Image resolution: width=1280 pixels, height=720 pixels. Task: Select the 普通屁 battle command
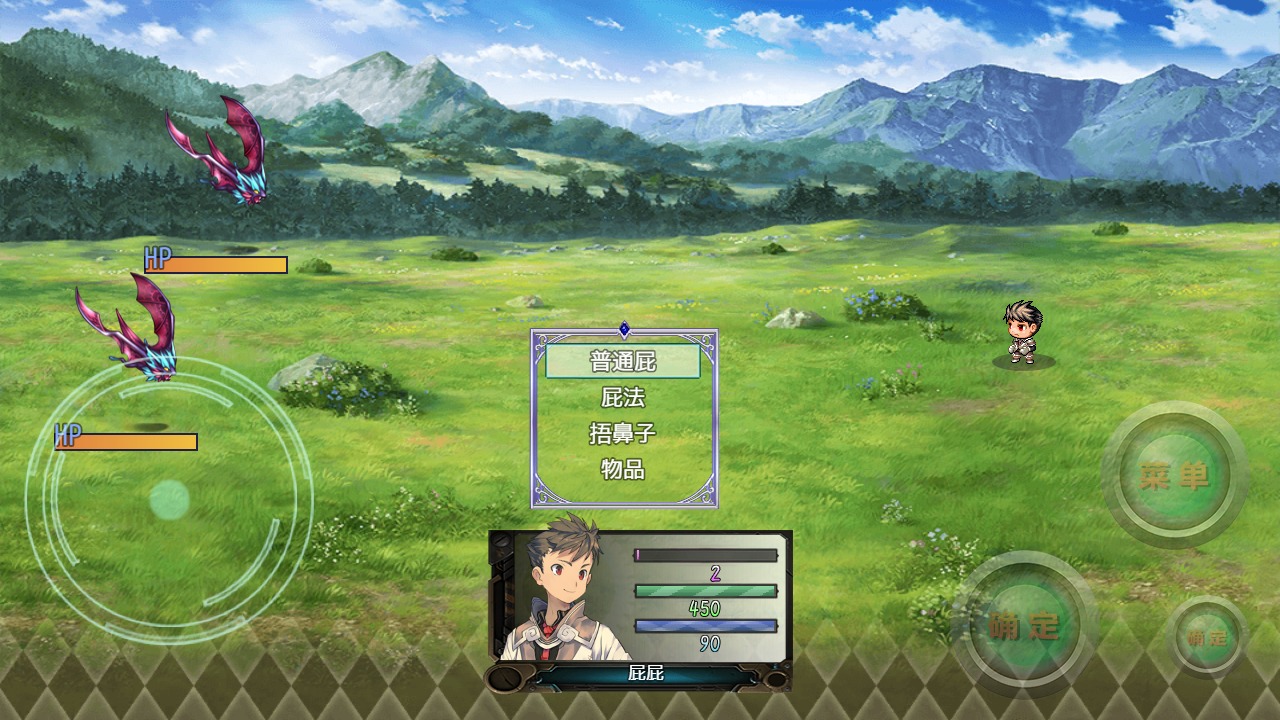point(623,361)
